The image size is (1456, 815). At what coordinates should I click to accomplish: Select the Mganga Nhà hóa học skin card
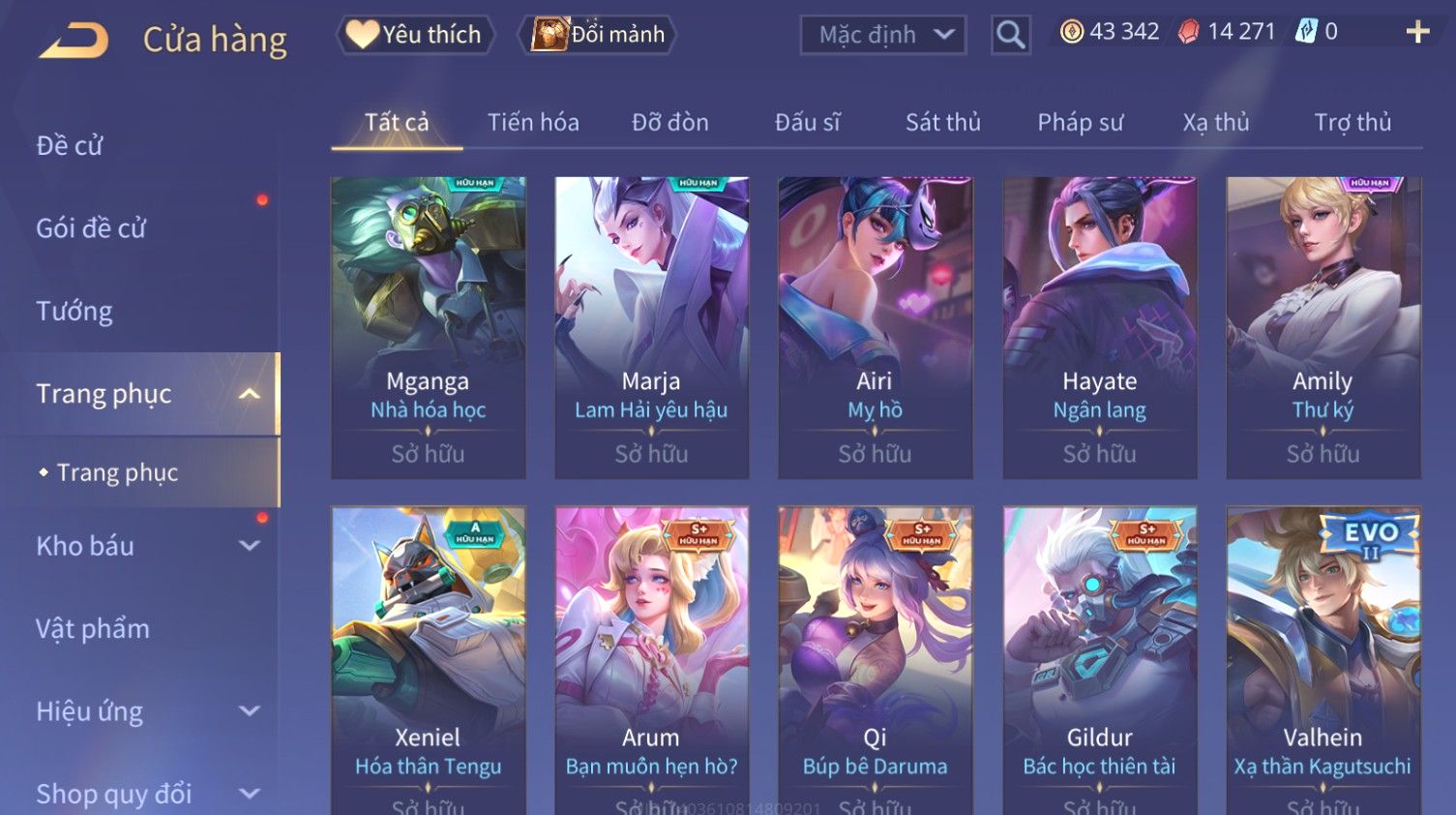tap(429, 327)
